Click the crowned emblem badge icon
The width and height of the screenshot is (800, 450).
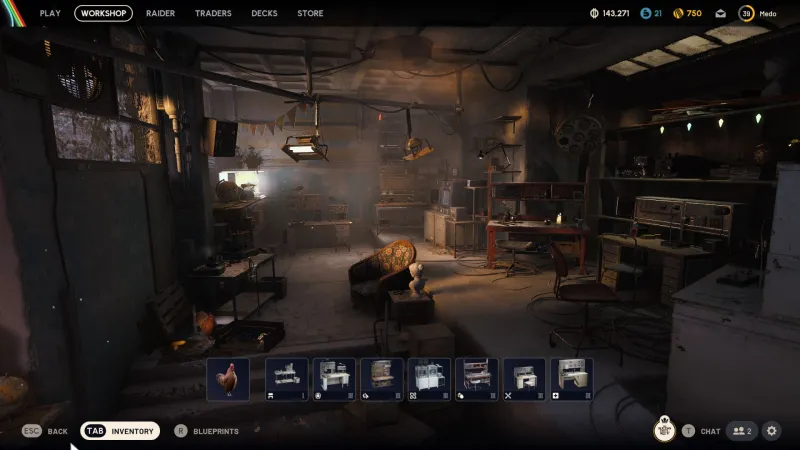tap(664, 430)
